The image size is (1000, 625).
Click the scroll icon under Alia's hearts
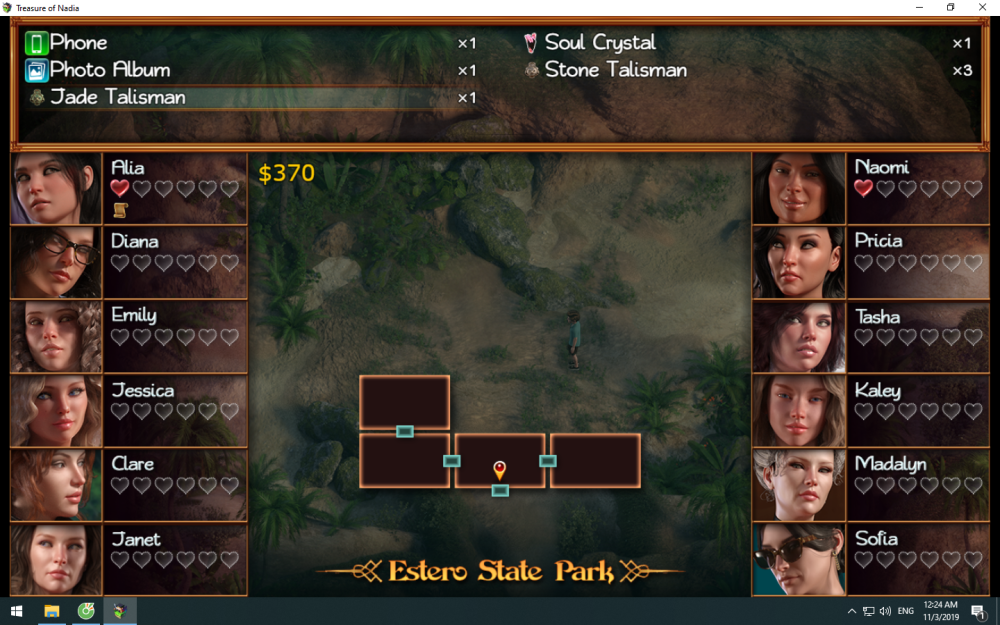120,209
